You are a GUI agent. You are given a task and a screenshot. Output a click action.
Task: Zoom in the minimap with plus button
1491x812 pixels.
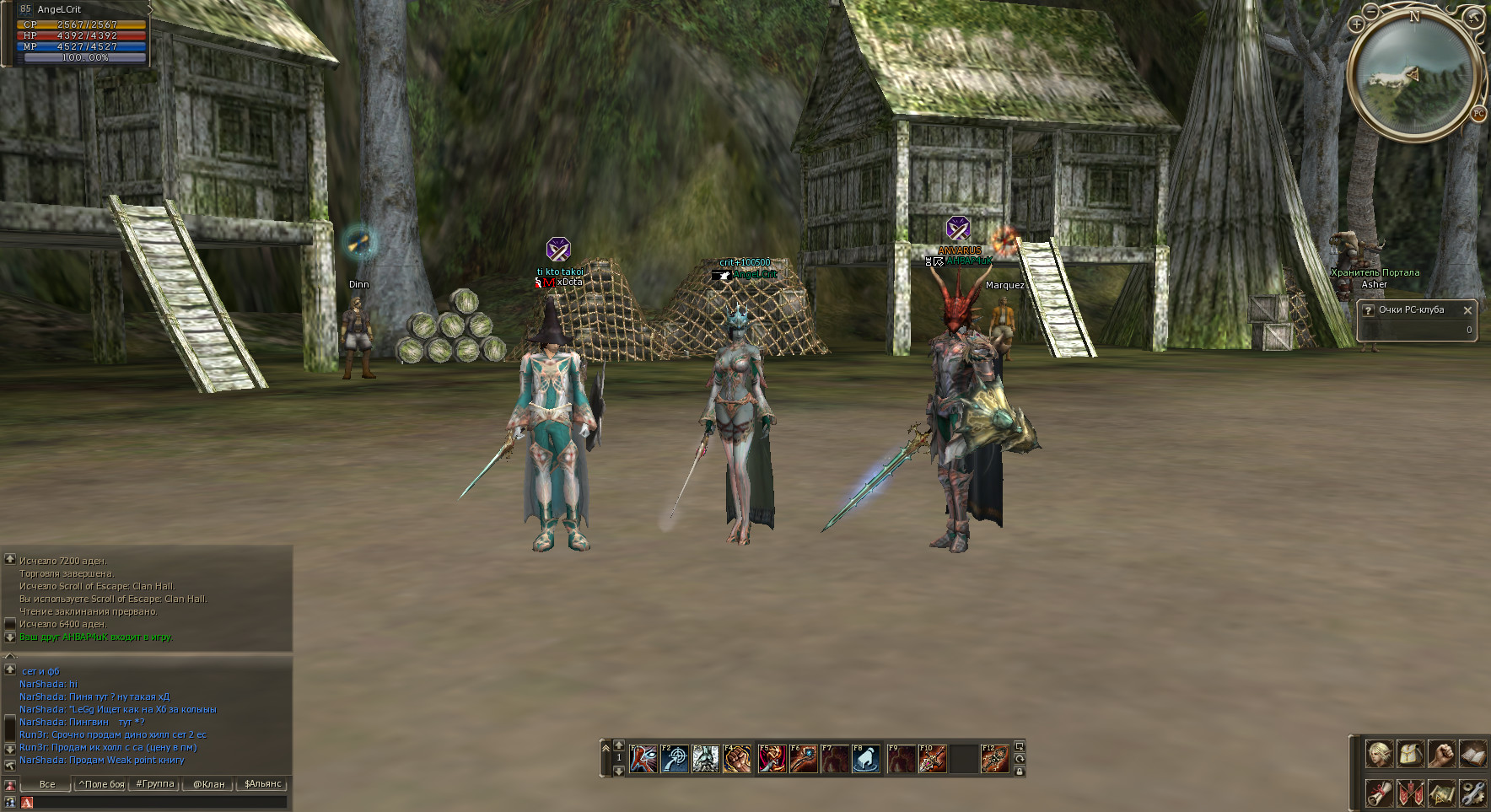click(x=1356, y=24)
